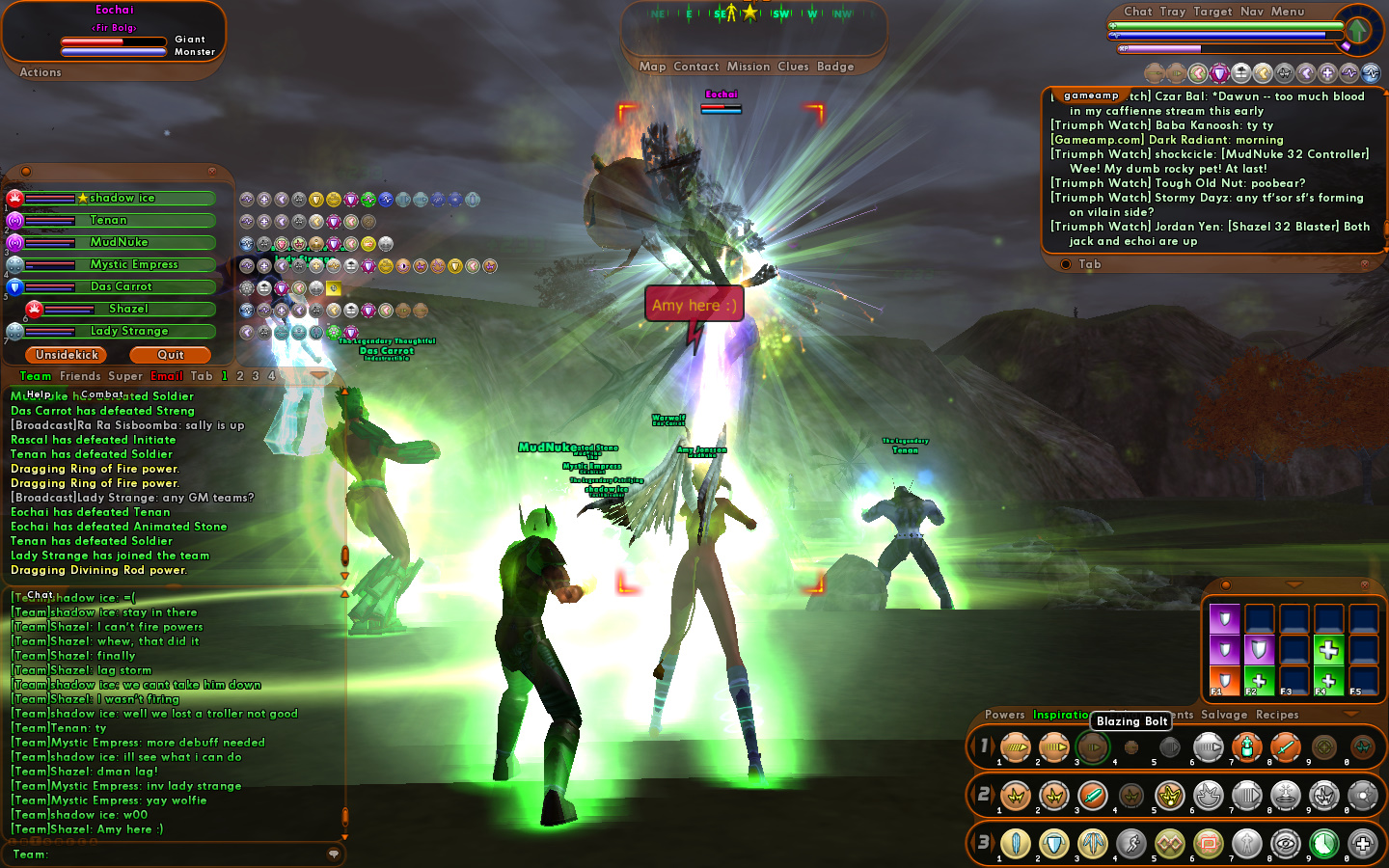The height and width of the screenshot is (868, 1389).
Task: Switch to the Friends tab
Action: click(x=80, y=376)
